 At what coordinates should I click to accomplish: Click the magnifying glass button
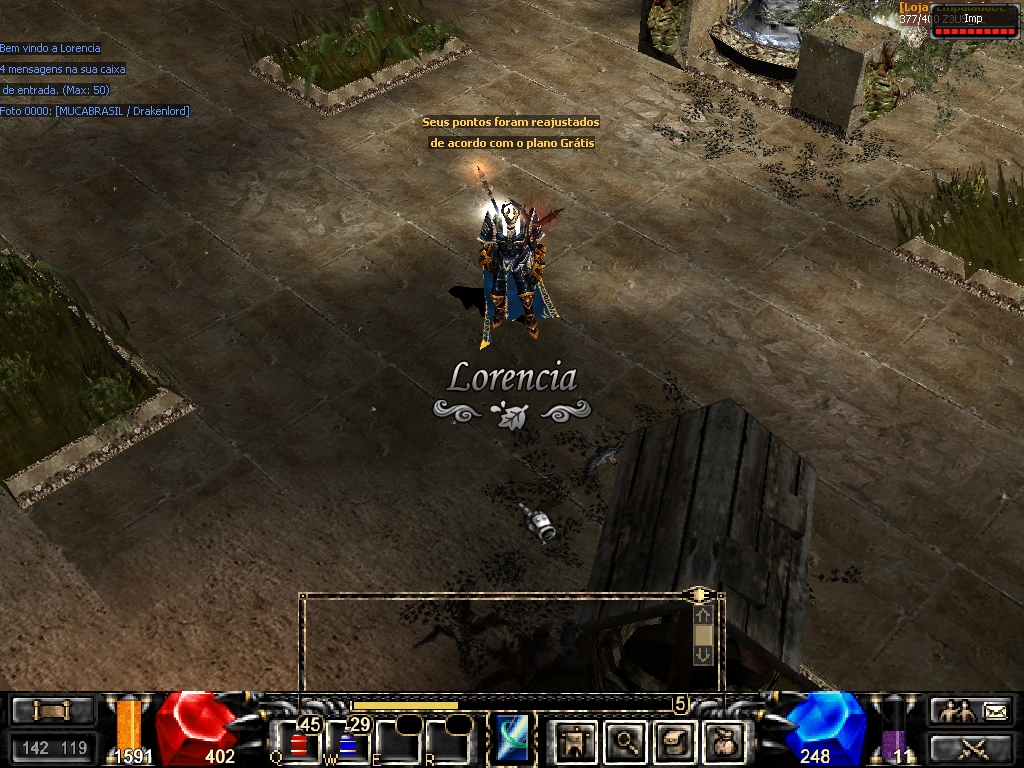[626, 741]
